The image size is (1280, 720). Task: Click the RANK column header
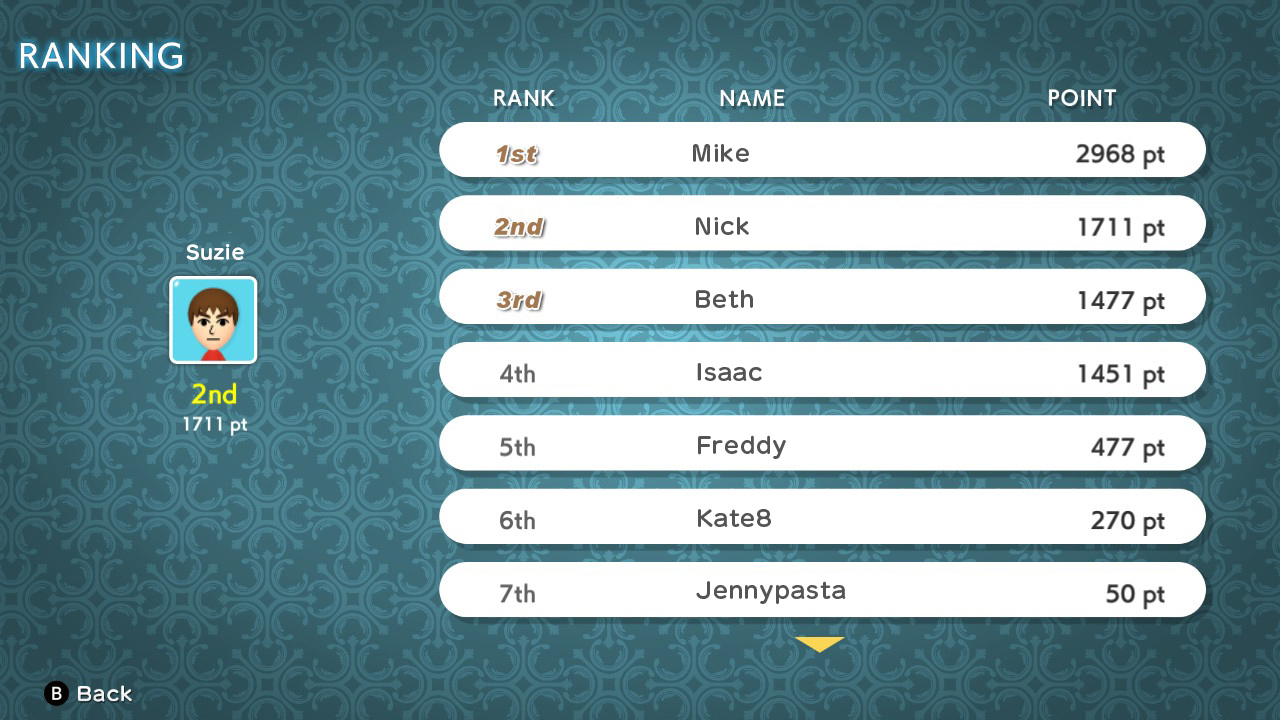click(x=522, y=98)
